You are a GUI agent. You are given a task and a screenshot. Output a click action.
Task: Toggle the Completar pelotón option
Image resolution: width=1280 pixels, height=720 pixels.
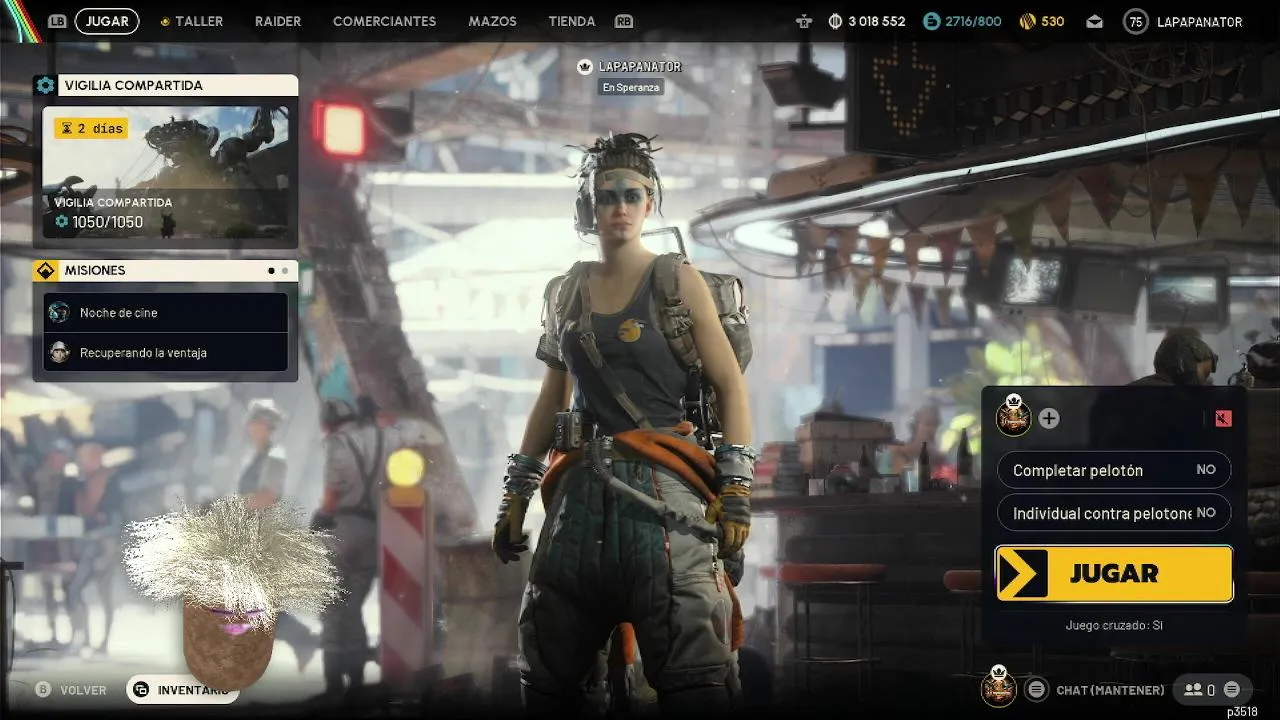click(1114, 470)
